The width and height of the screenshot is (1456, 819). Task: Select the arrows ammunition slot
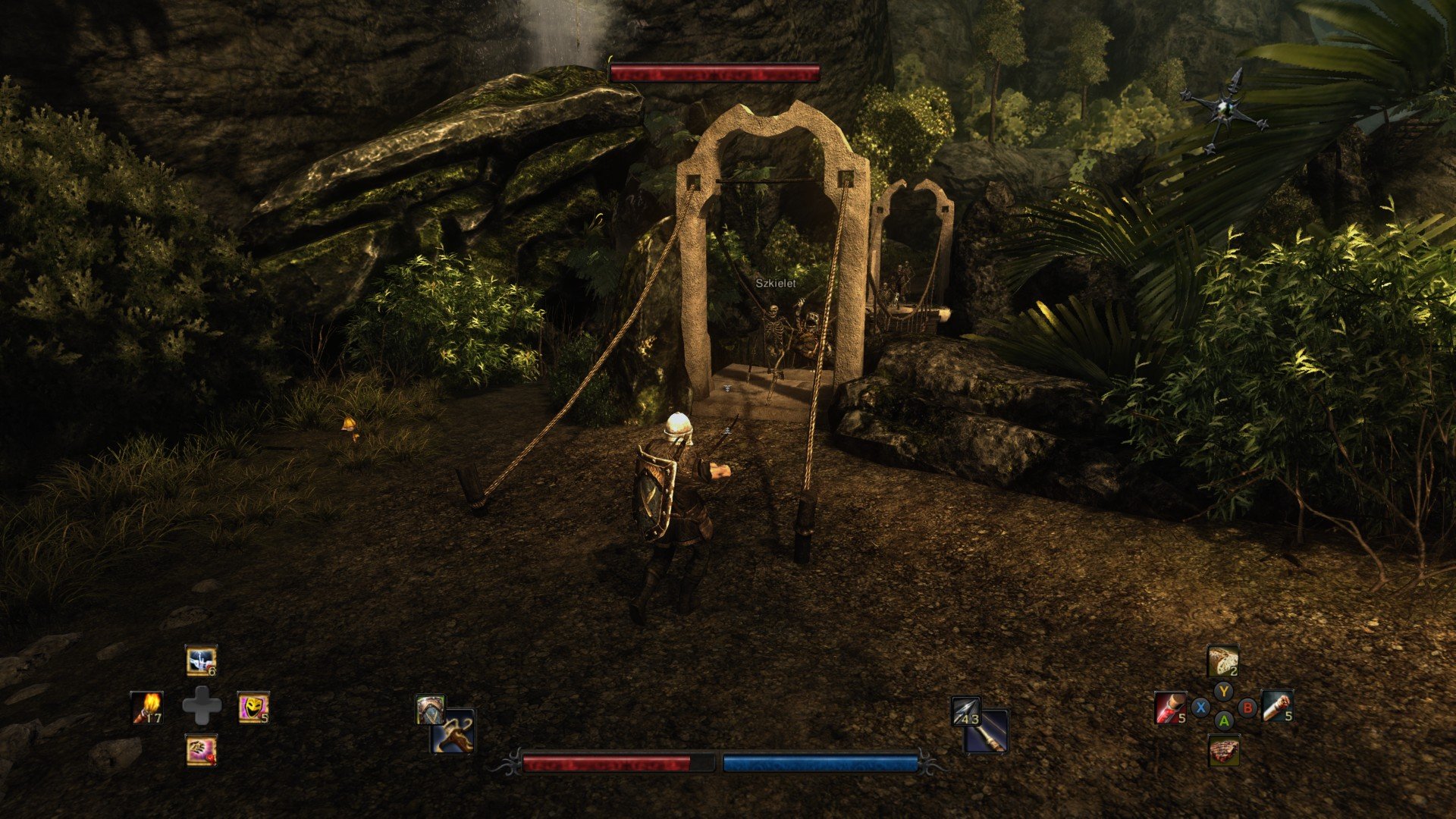[965, 711]
